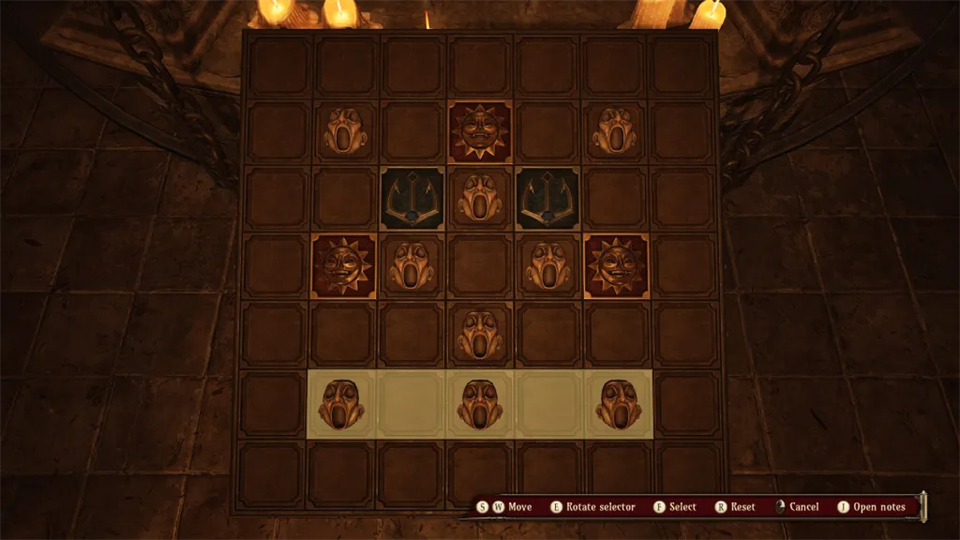Select the mask next to the right sun tile
Viewport: 960px width, 540px height.
(548, 266)
